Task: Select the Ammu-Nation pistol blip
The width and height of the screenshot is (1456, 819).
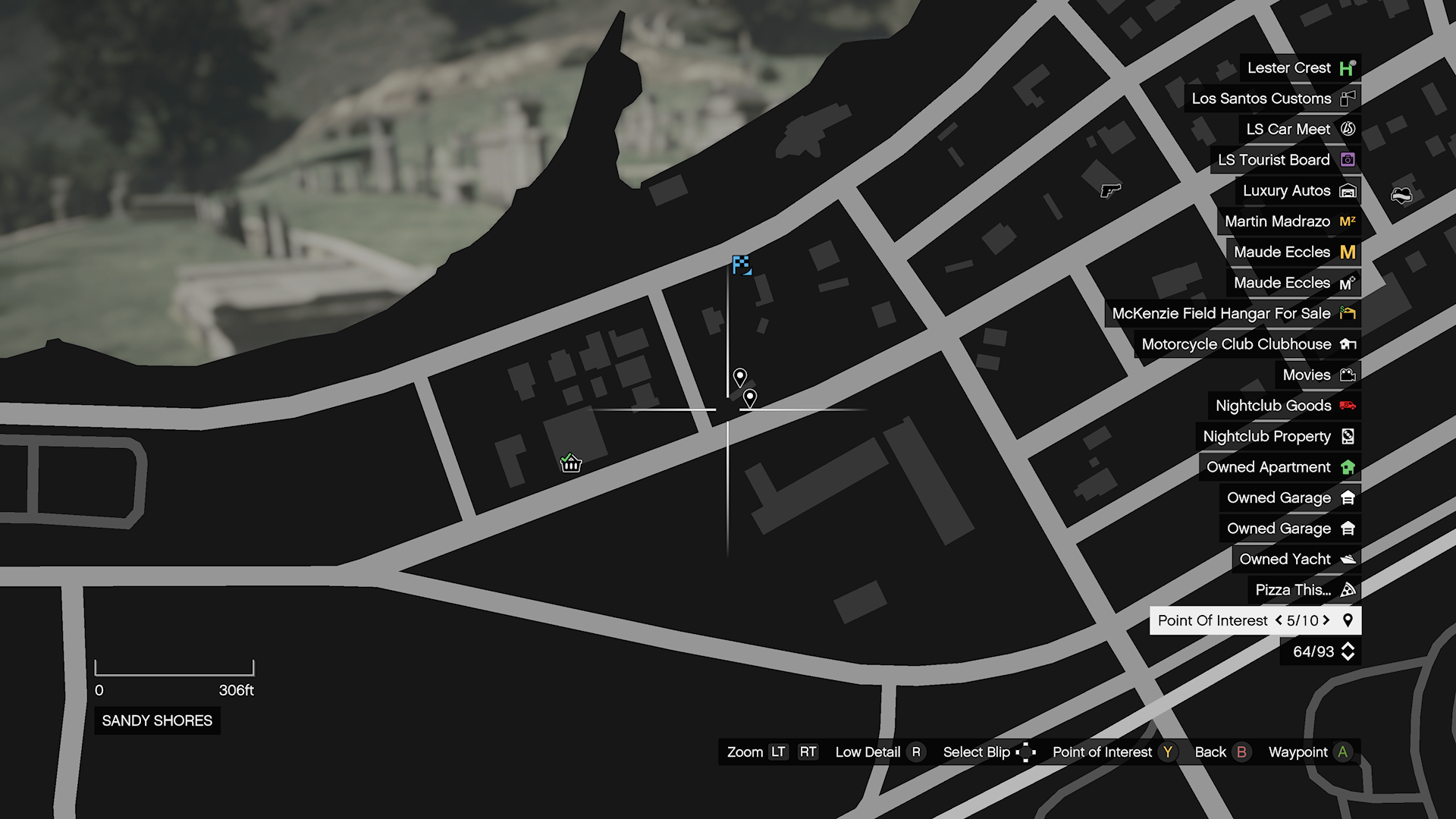Action: 1110,190
